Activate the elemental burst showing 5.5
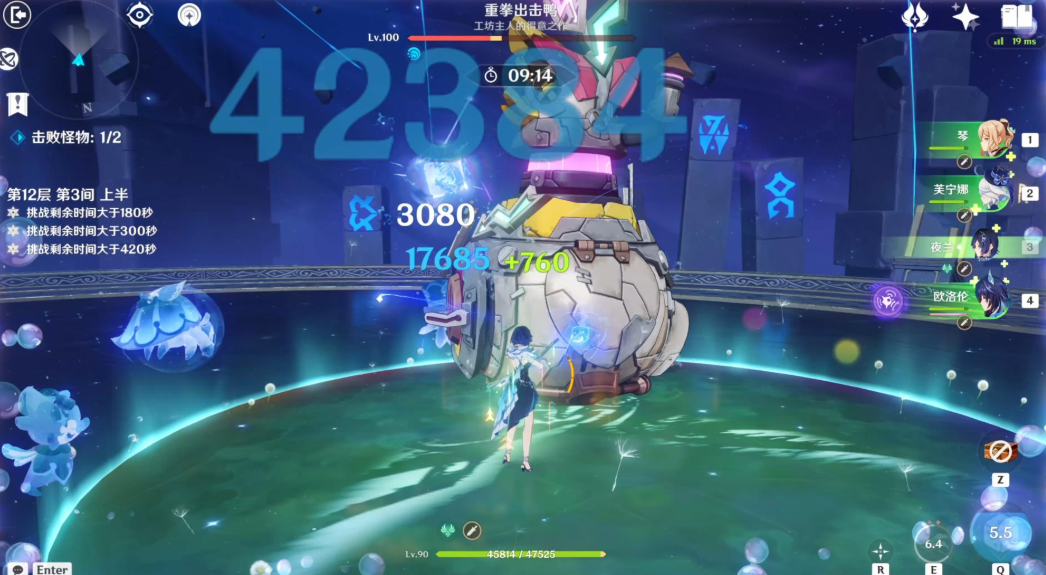The height and width of the screenshot is (575, 1046). click(1000, 532)
